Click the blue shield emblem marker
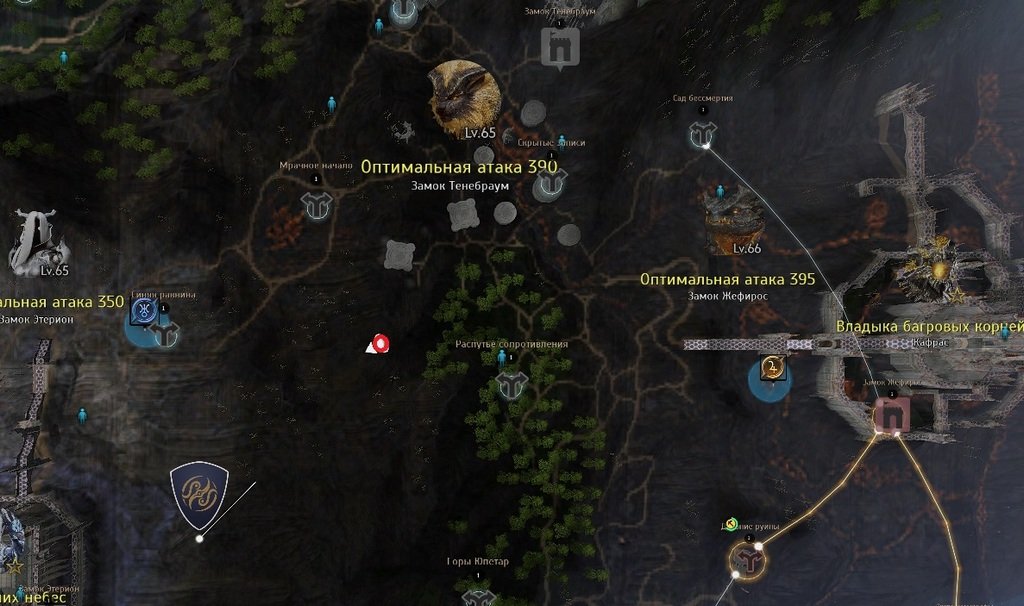 click(x=198, y=494)
